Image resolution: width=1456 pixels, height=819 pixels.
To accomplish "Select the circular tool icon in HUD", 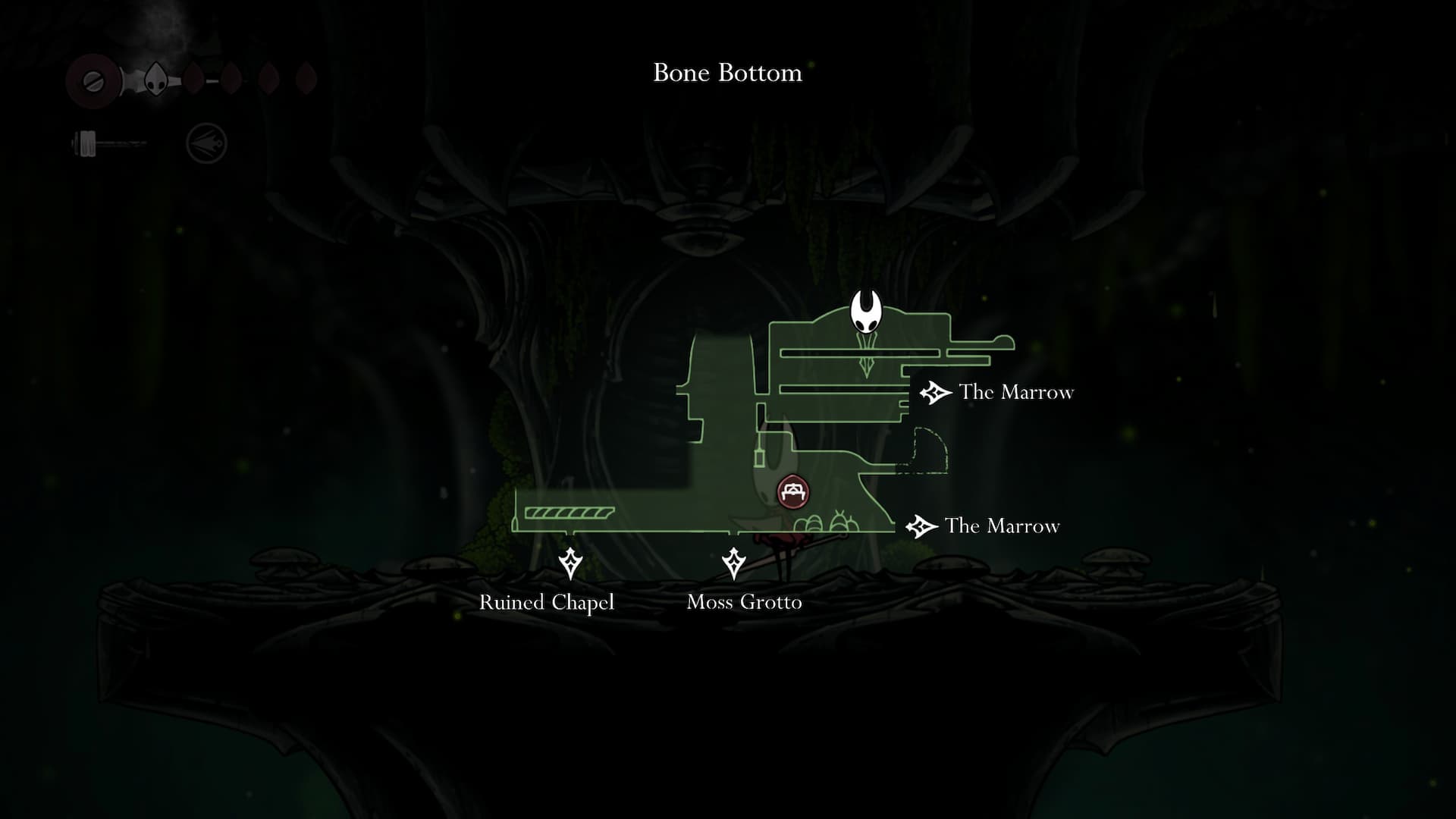I will [x=206, y=143].
